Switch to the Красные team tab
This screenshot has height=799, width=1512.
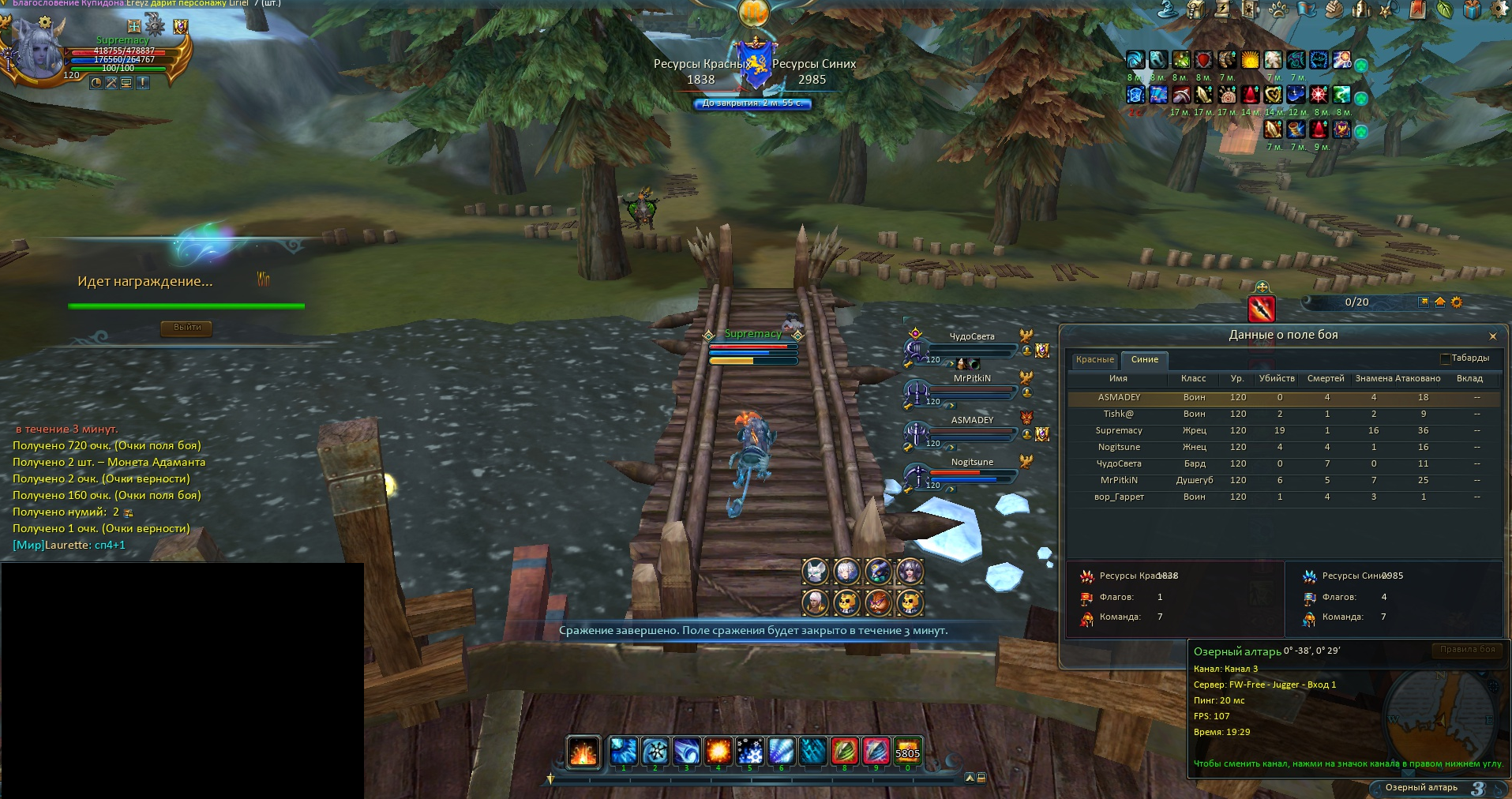point(1094,360)
